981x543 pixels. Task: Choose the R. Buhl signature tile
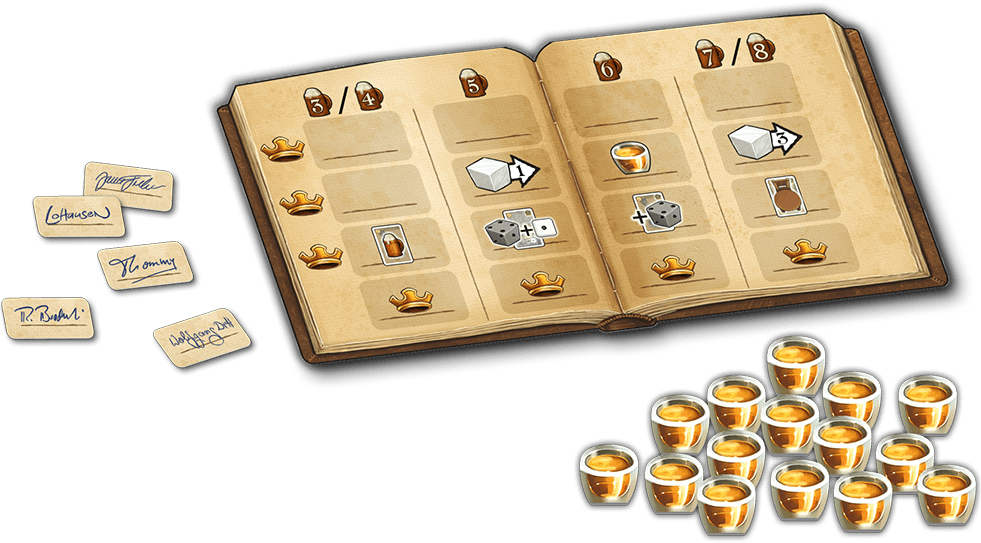(47, 316)
